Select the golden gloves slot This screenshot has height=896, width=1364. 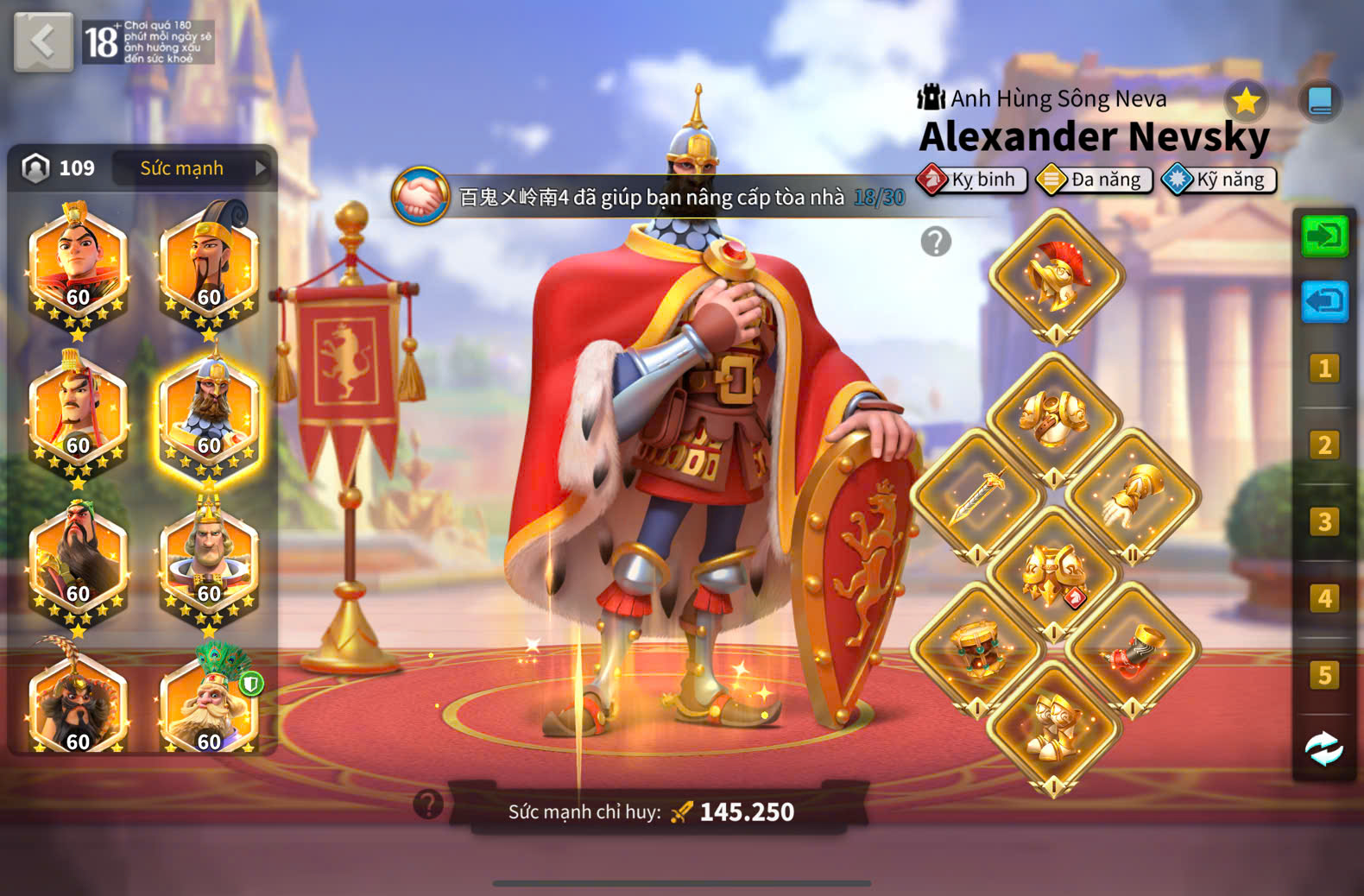(1133, 495)
